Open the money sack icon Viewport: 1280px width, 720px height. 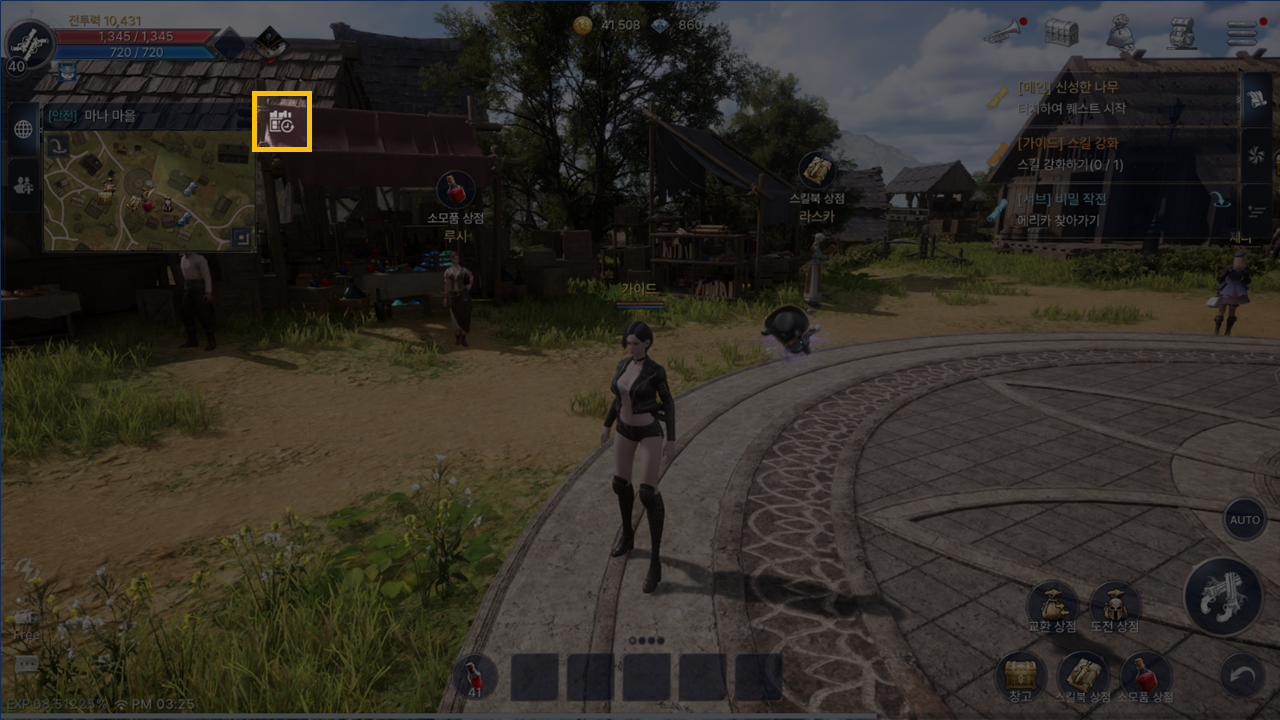(1121, 32)
